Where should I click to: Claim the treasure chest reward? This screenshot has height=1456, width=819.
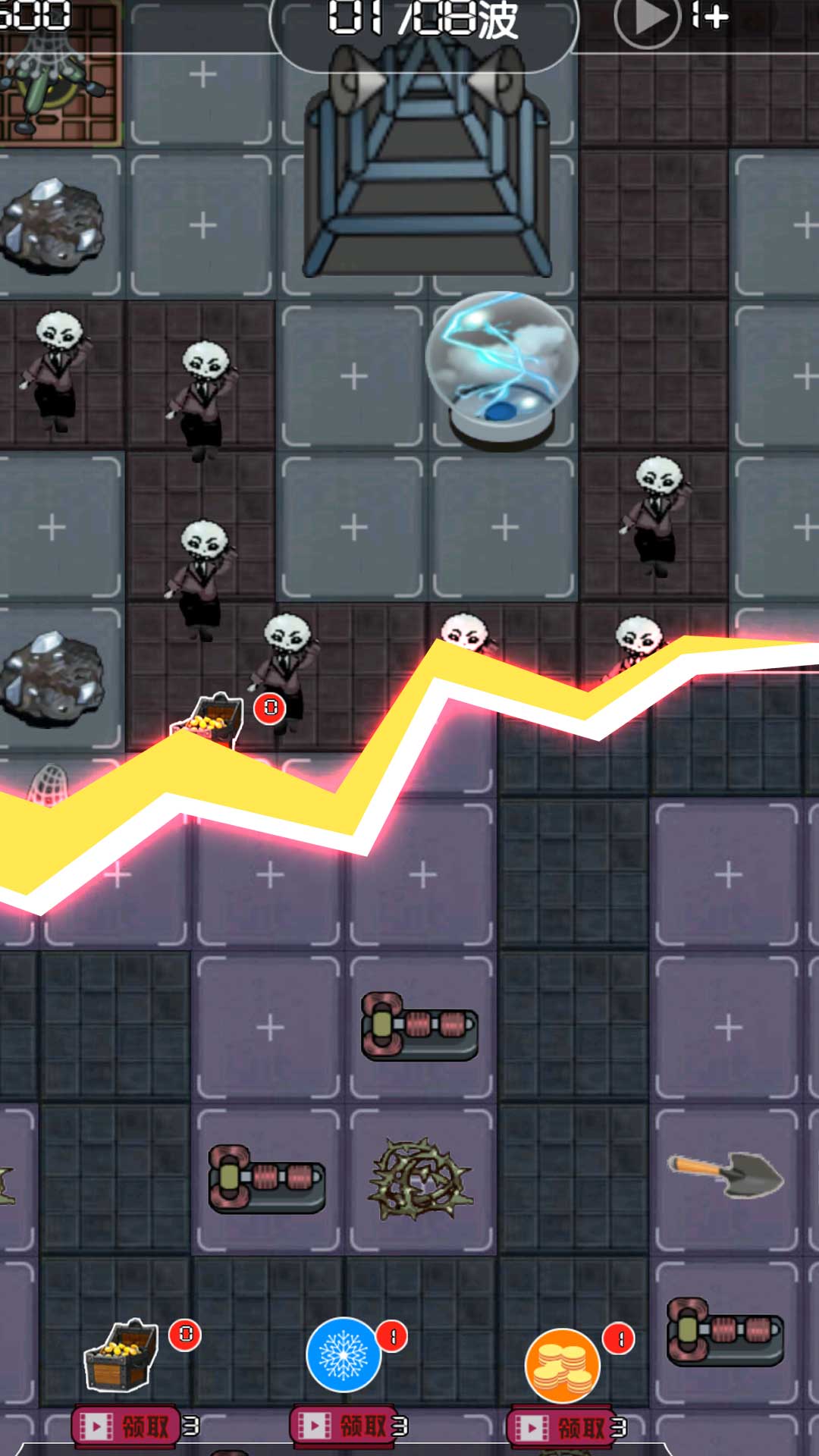[x=126, y=1426]
